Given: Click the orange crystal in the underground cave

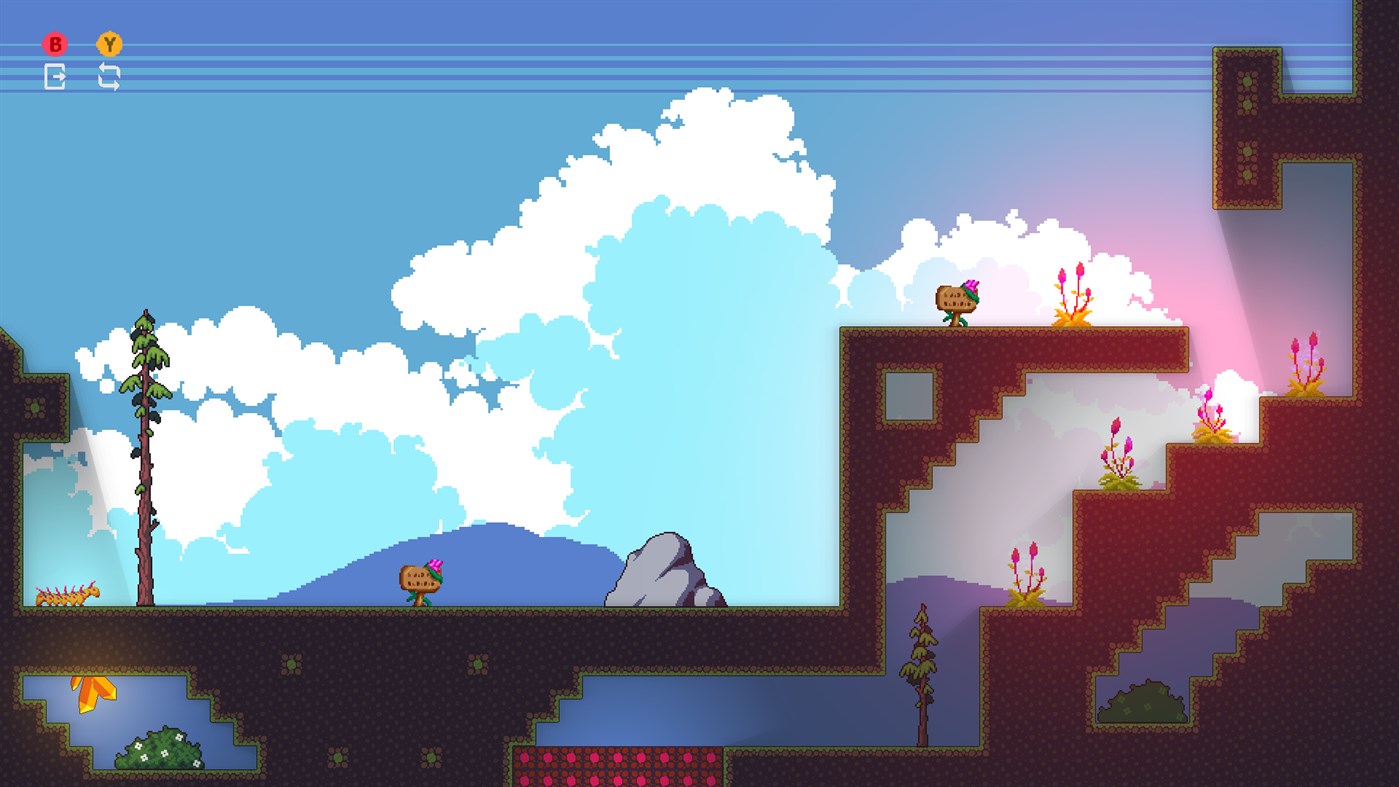Looking at the screenshot, I should pos(90,690).
